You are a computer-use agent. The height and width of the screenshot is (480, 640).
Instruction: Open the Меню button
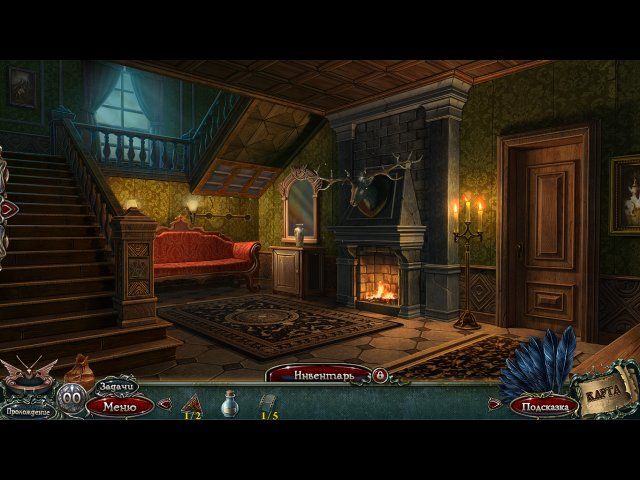click(x=119, y=406)
